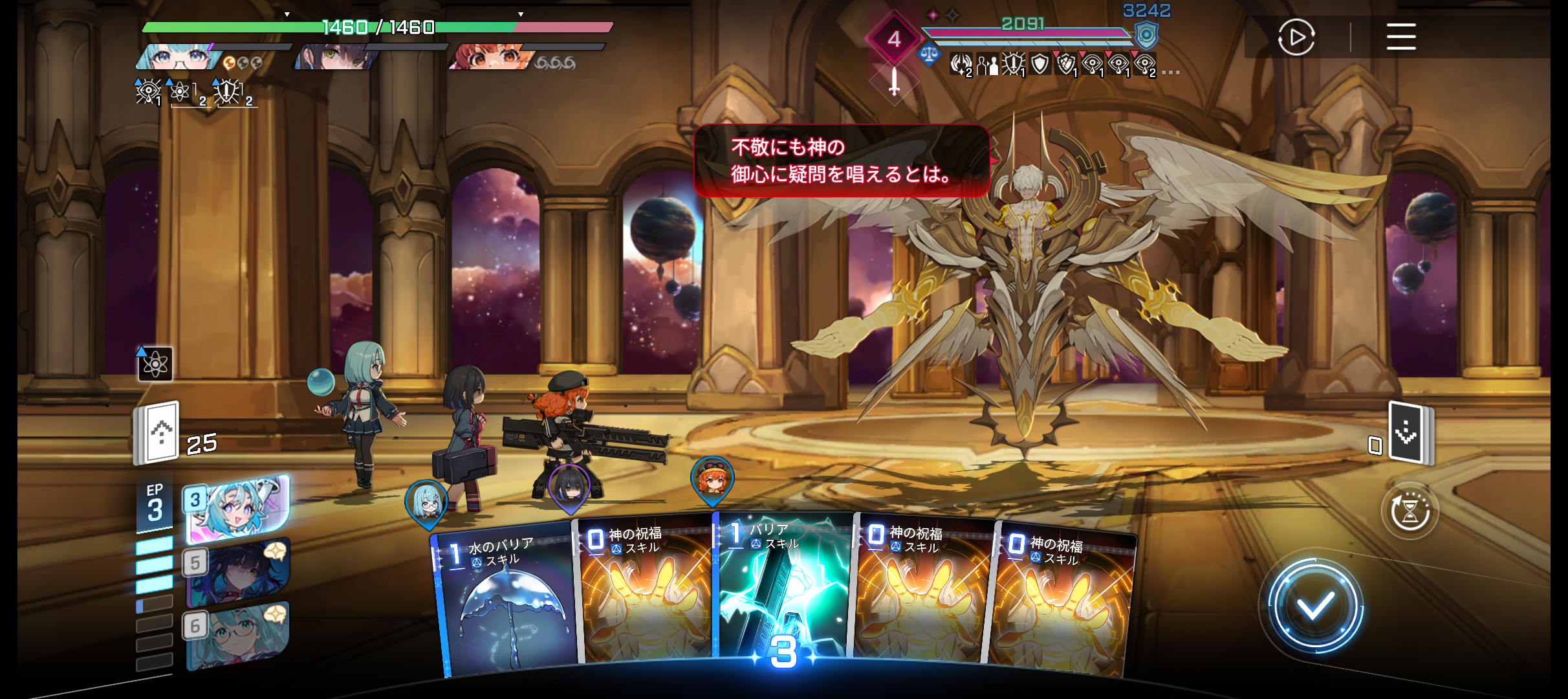Toggle the auto-play battle button
Screen dimensions: 1568x699
click(x=1296, y=38)
